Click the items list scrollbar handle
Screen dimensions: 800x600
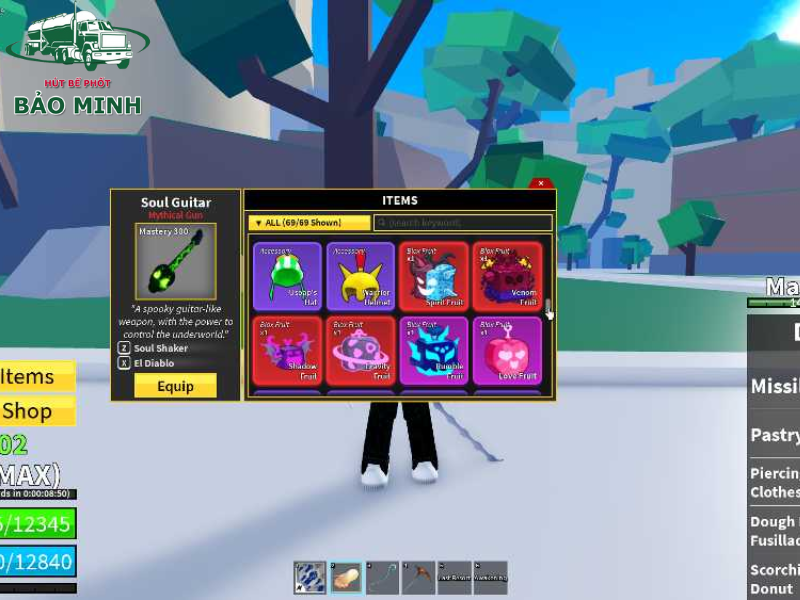click(548, 304)
